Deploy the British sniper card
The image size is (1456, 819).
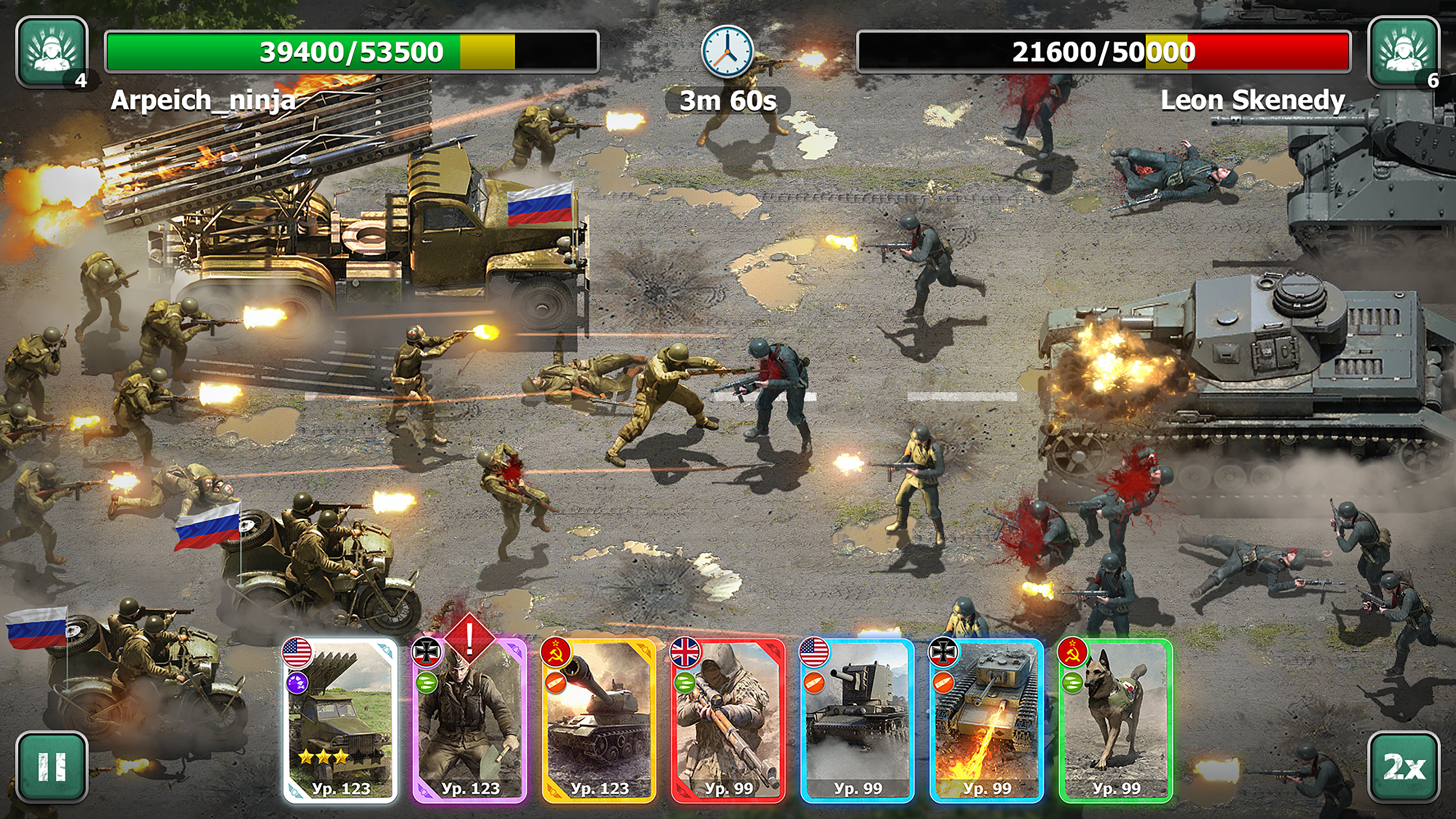pos(728,721)
